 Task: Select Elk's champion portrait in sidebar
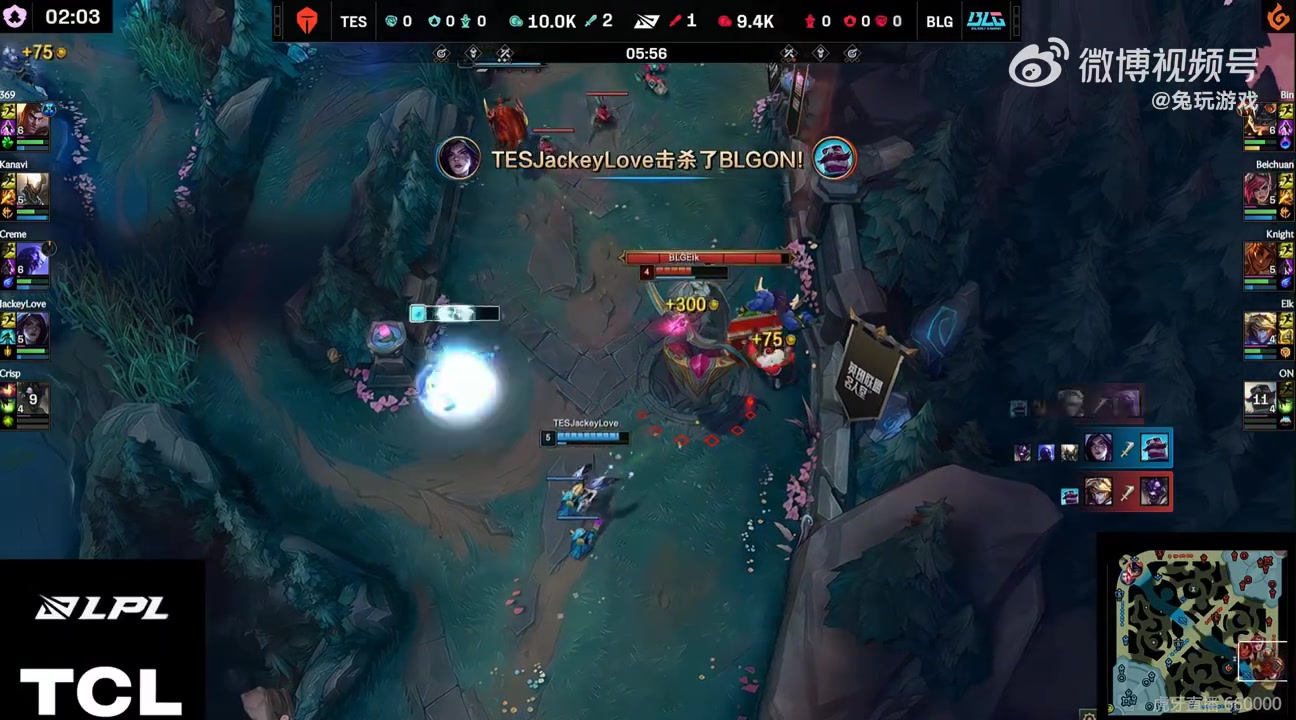(1261, 329)
